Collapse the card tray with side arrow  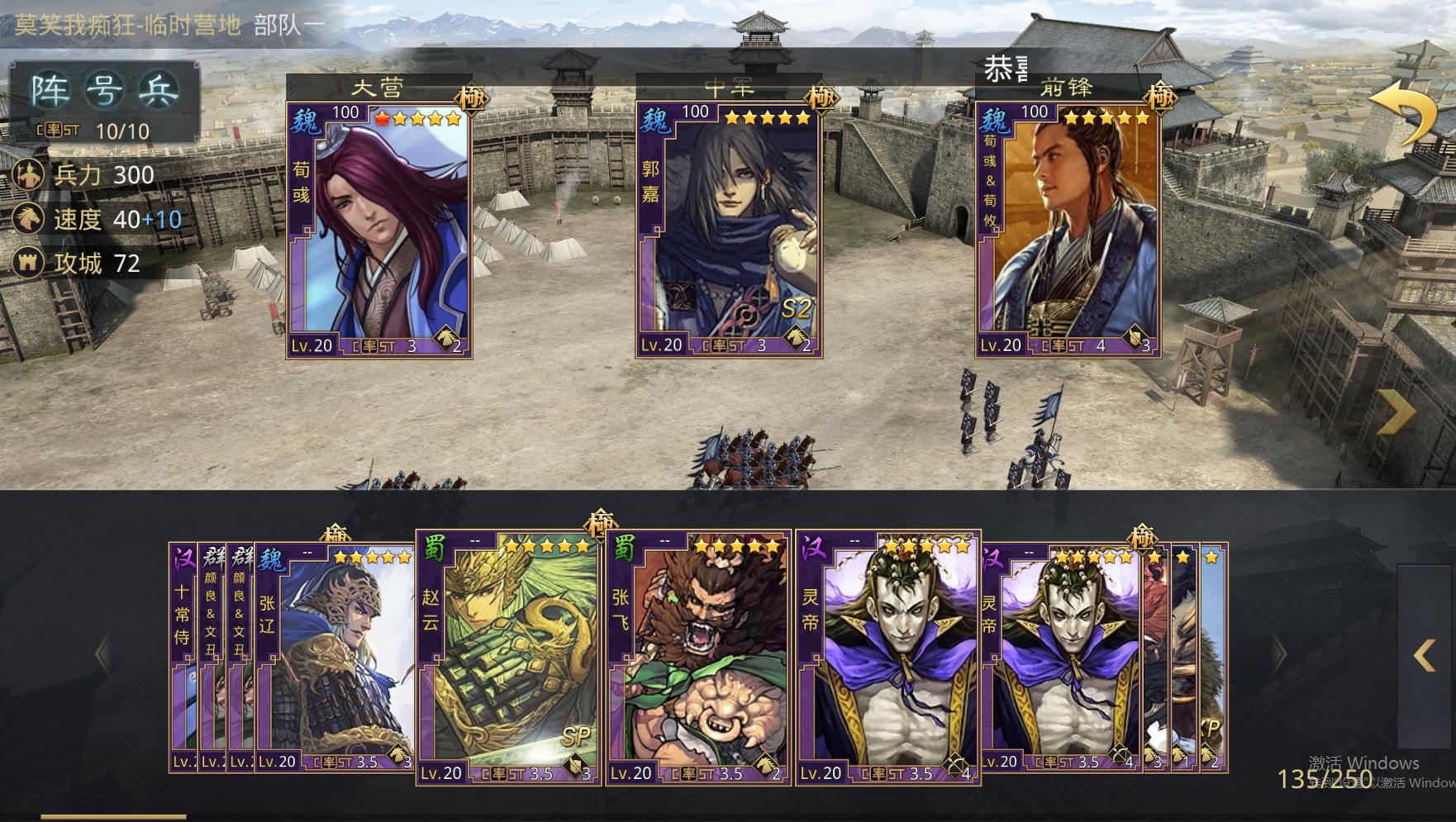pyautogui.click(x=1425, y=655)
